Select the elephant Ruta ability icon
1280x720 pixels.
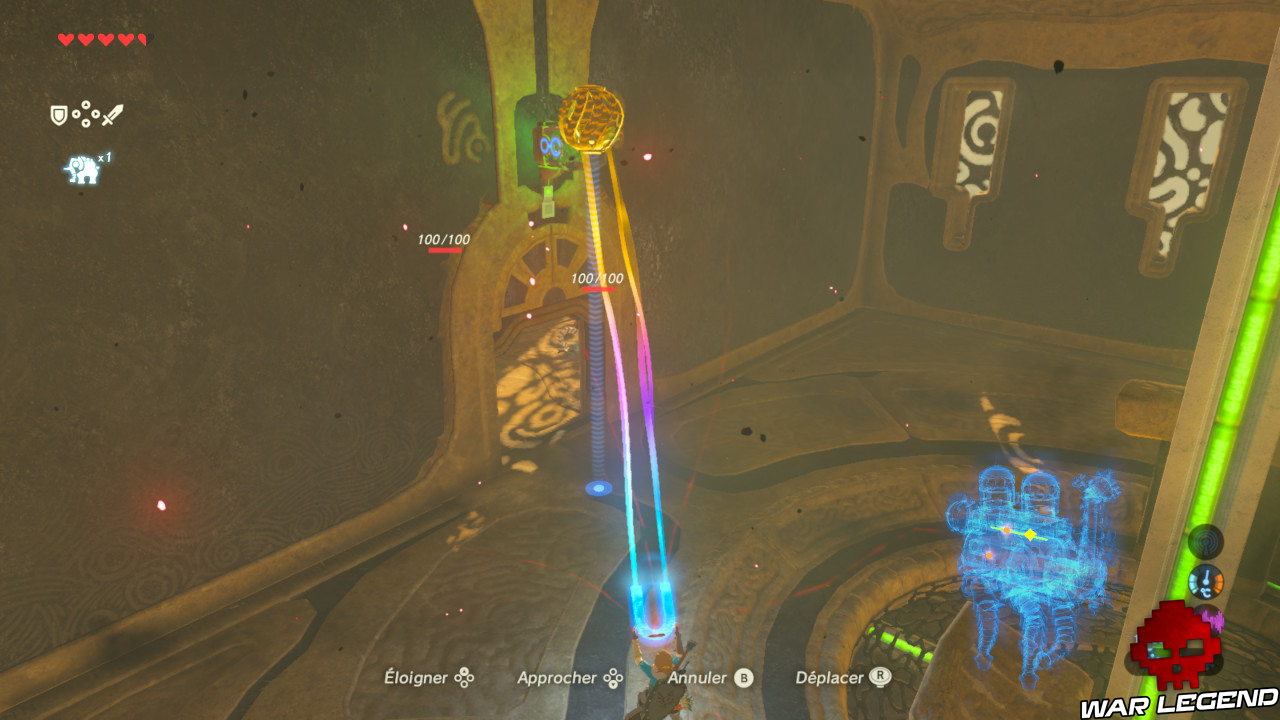point(82,166)
